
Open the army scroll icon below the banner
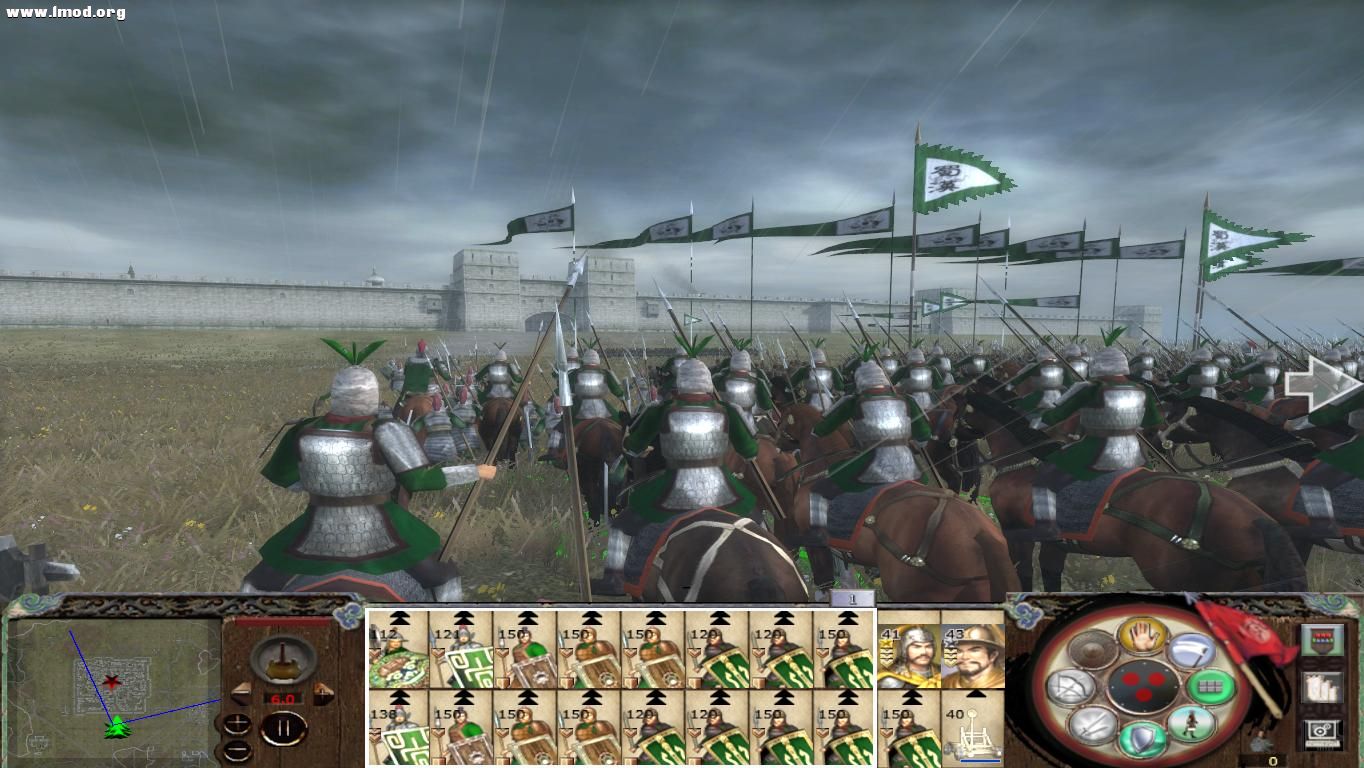pos(1320,689)
